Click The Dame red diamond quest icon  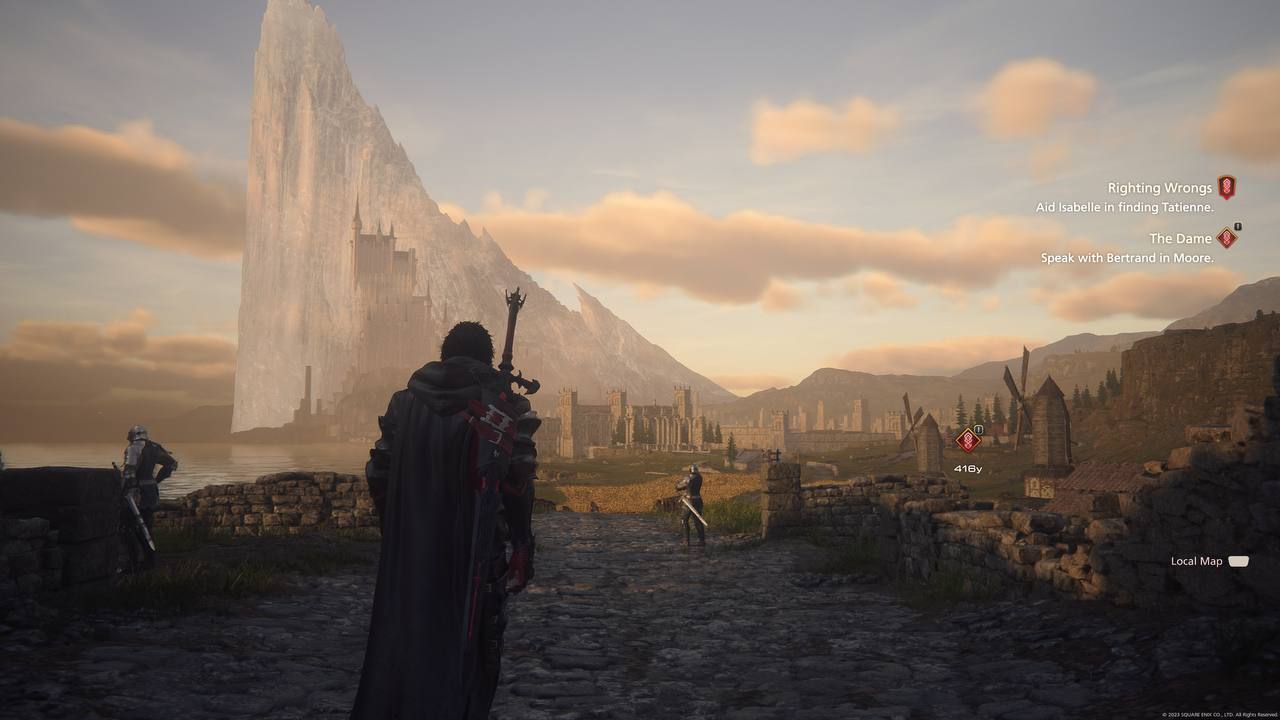point(1227,238)
